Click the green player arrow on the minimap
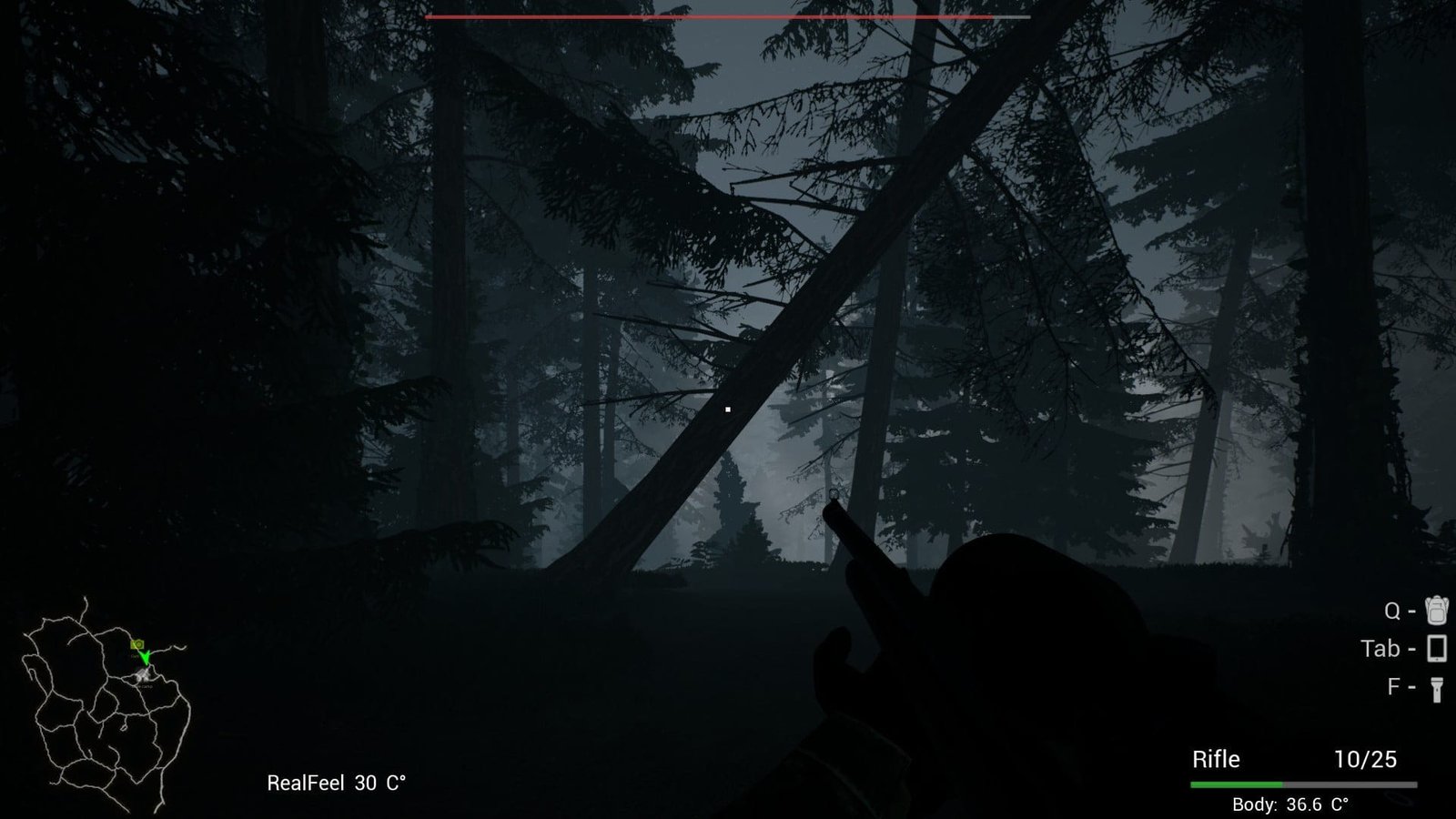 point(145,657)
